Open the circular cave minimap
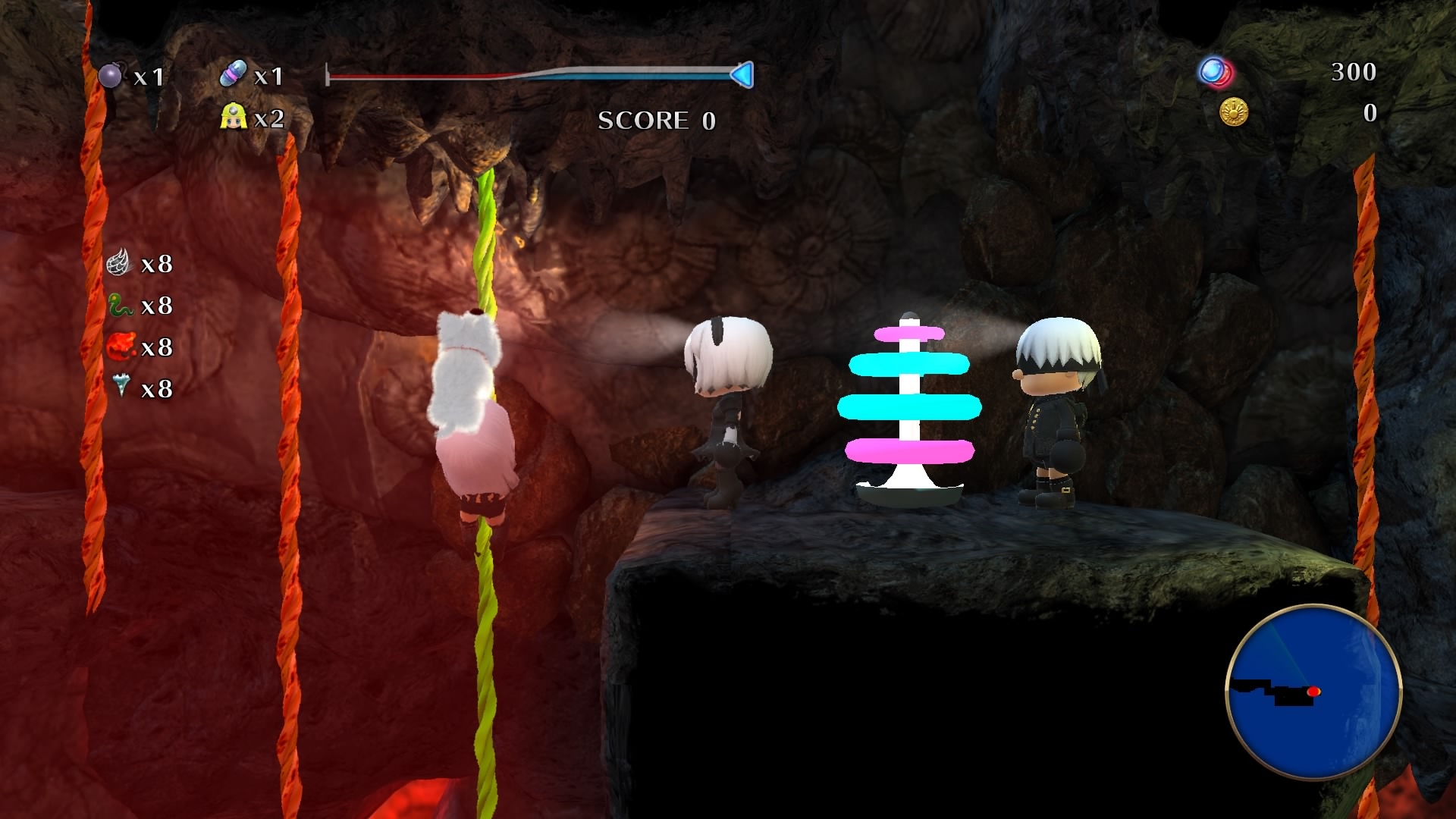The image size is (1456, 819). [1313, 692]
